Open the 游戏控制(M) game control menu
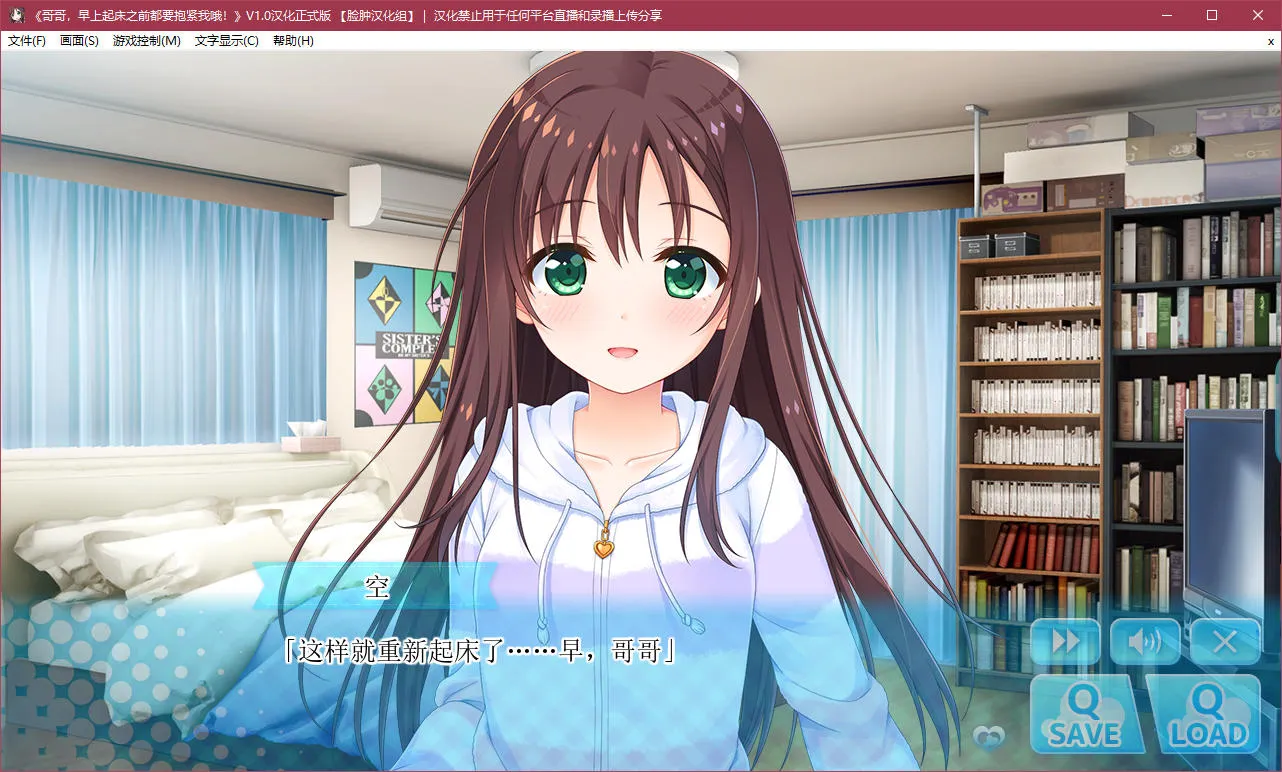Viewport: 1282px width, 772px height. [147, 41]
